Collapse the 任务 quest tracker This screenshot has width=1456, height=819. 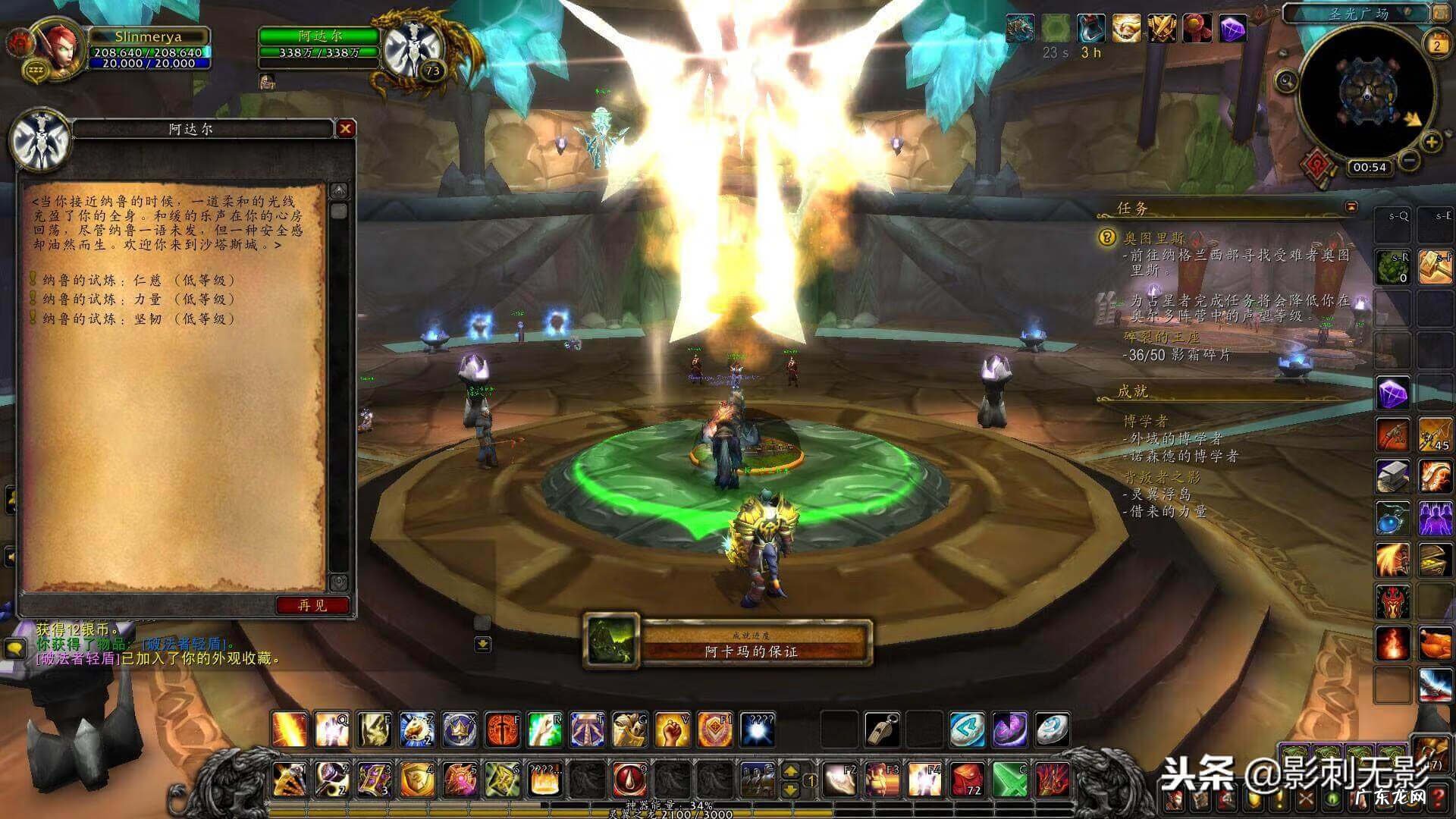[x=1351, y=206]
